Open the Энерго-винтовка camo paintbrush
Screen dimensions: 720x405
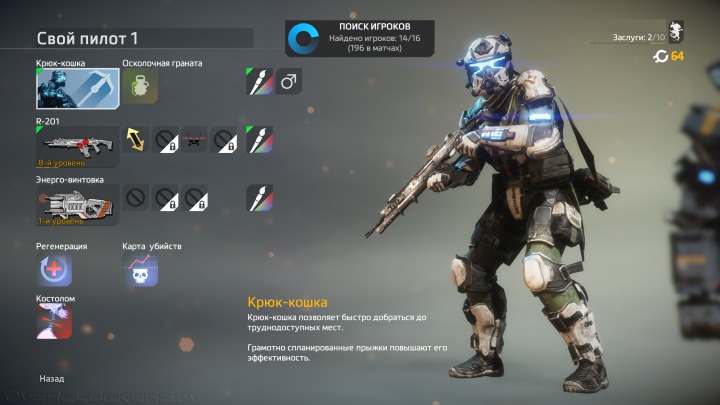pyautogui.click(x=260, y=197)
